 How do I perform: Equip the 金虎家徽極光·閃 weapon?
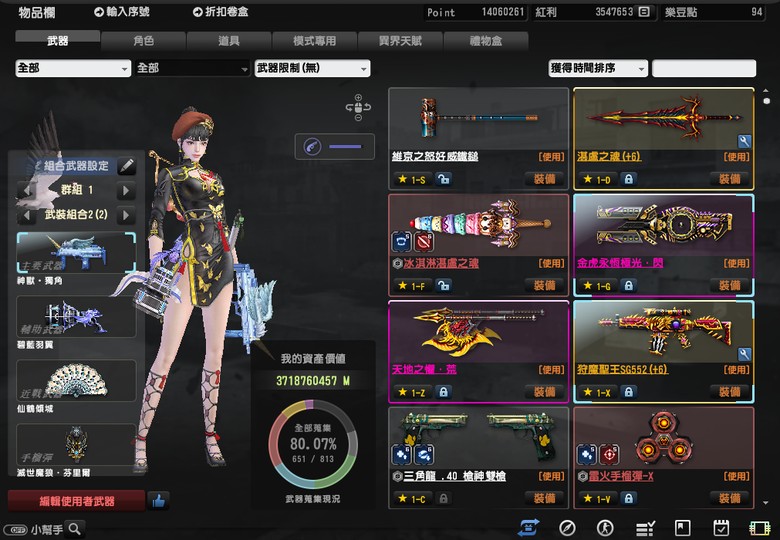[x=729, y=286]
